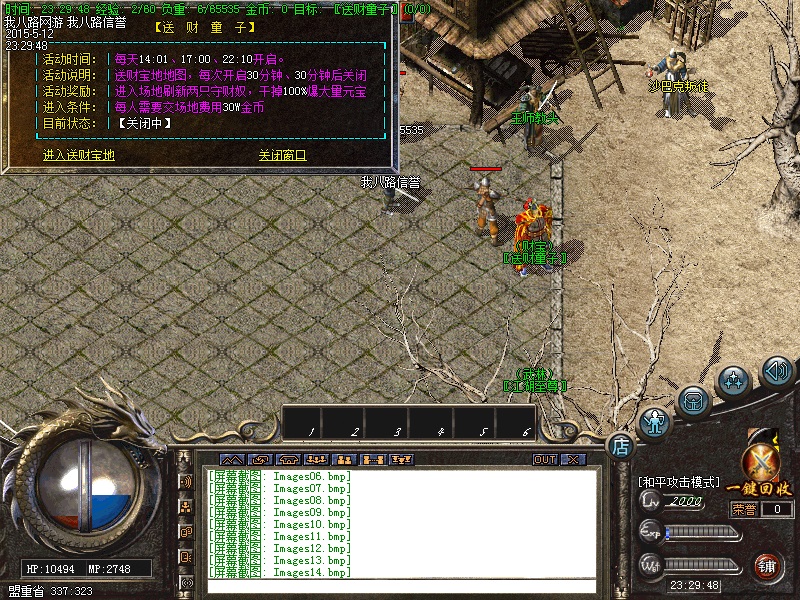This screenshot has height=600, width=800.
Task: Click the three-figure group icon above chat
Action: (x=316, y=460)
